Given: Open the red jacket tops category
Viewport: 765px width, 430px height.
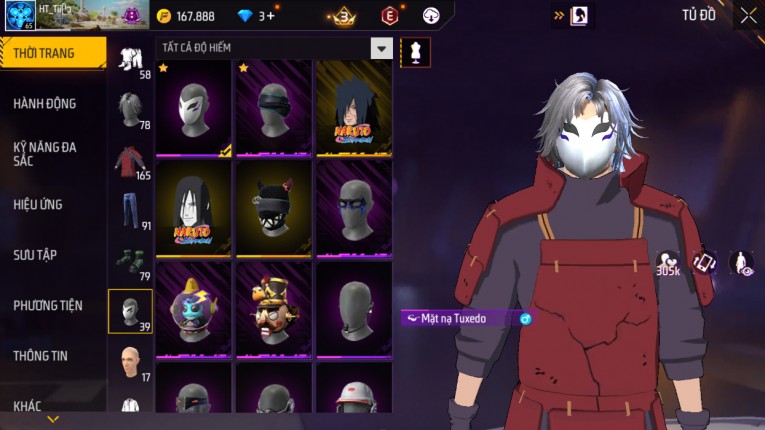Looking at the screenshot, I should (x=131, y=161).
